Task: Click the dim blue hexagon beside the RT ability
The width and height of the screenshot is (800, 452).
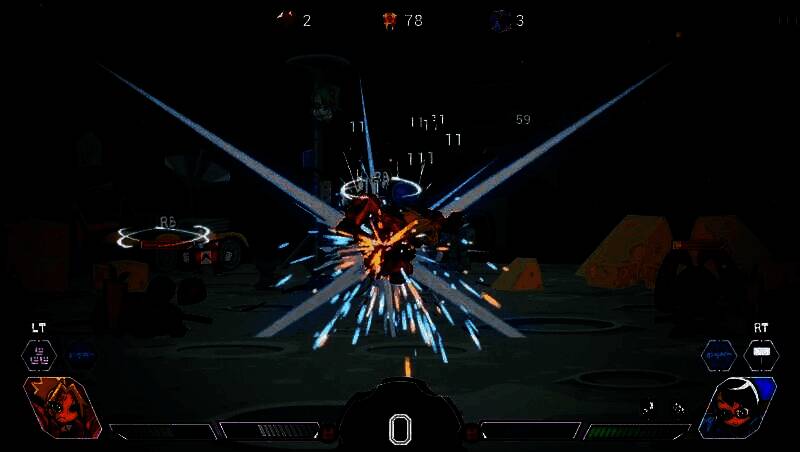Action: point(718,354)
